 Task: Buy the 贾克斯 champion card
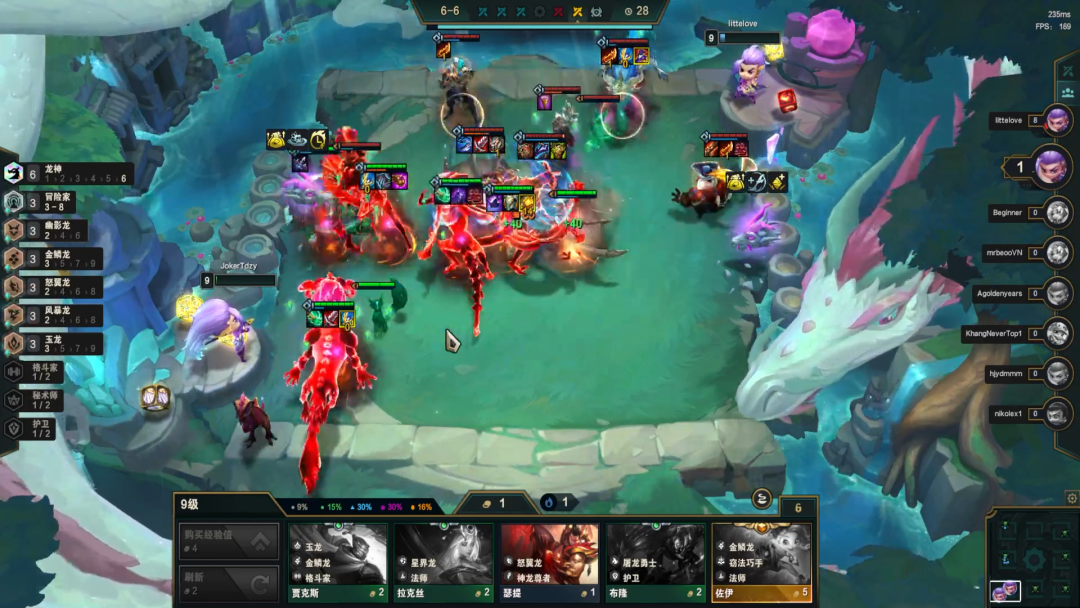tap(338, 562)
